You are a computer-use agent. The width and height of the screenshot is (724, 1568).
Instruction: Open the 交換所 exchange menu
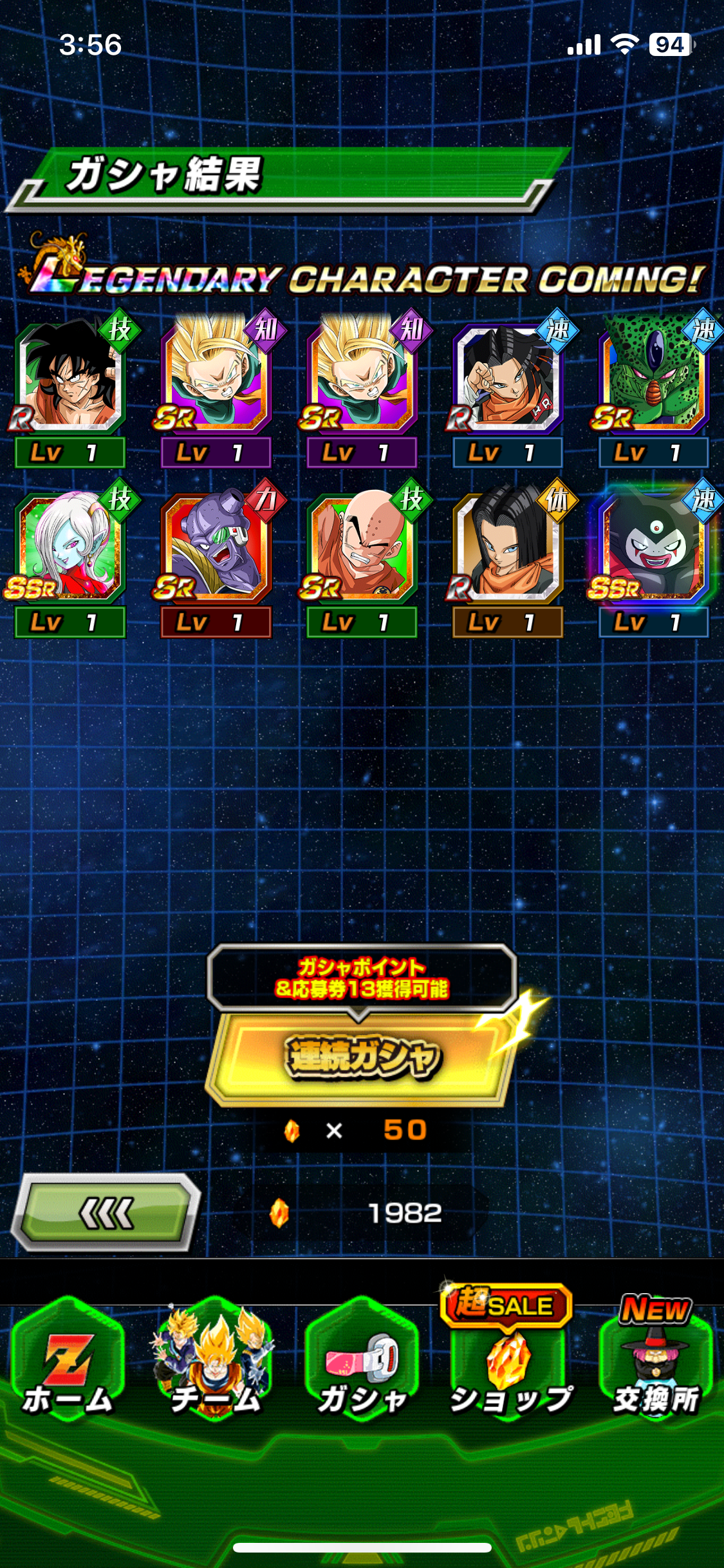pos(655,1366)
